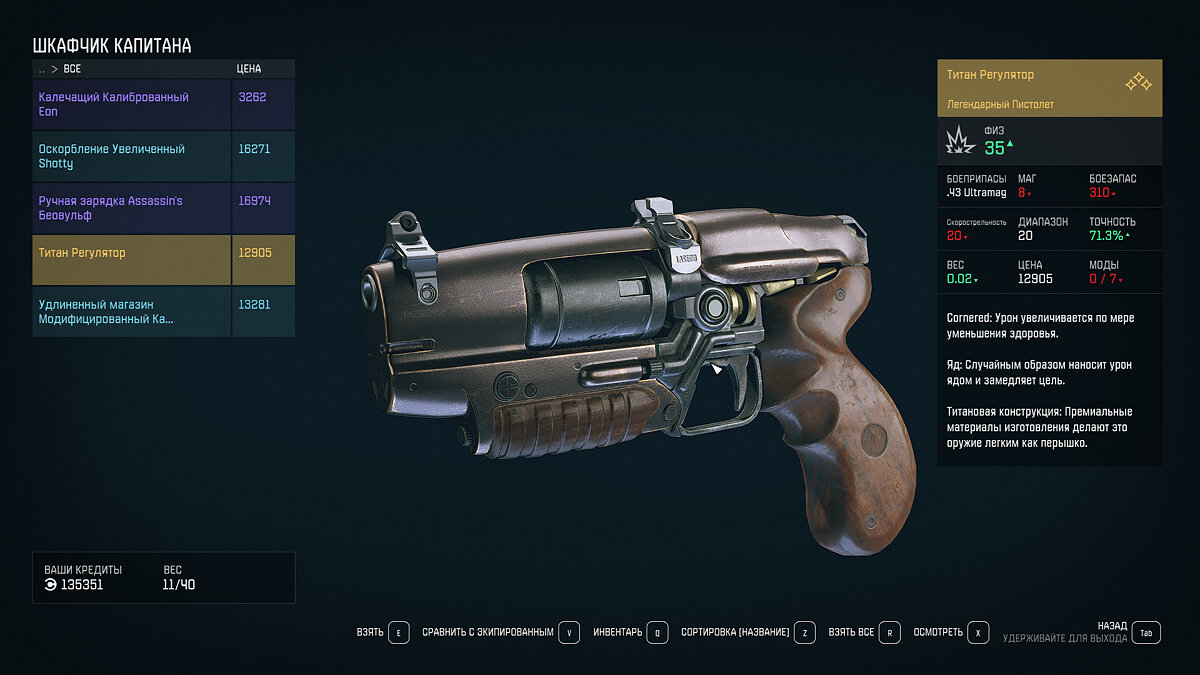Choose the Оскорбление Увеличенный Shotty item
1200x675 pixels.
pyautogui.click(x=132, y=156)
